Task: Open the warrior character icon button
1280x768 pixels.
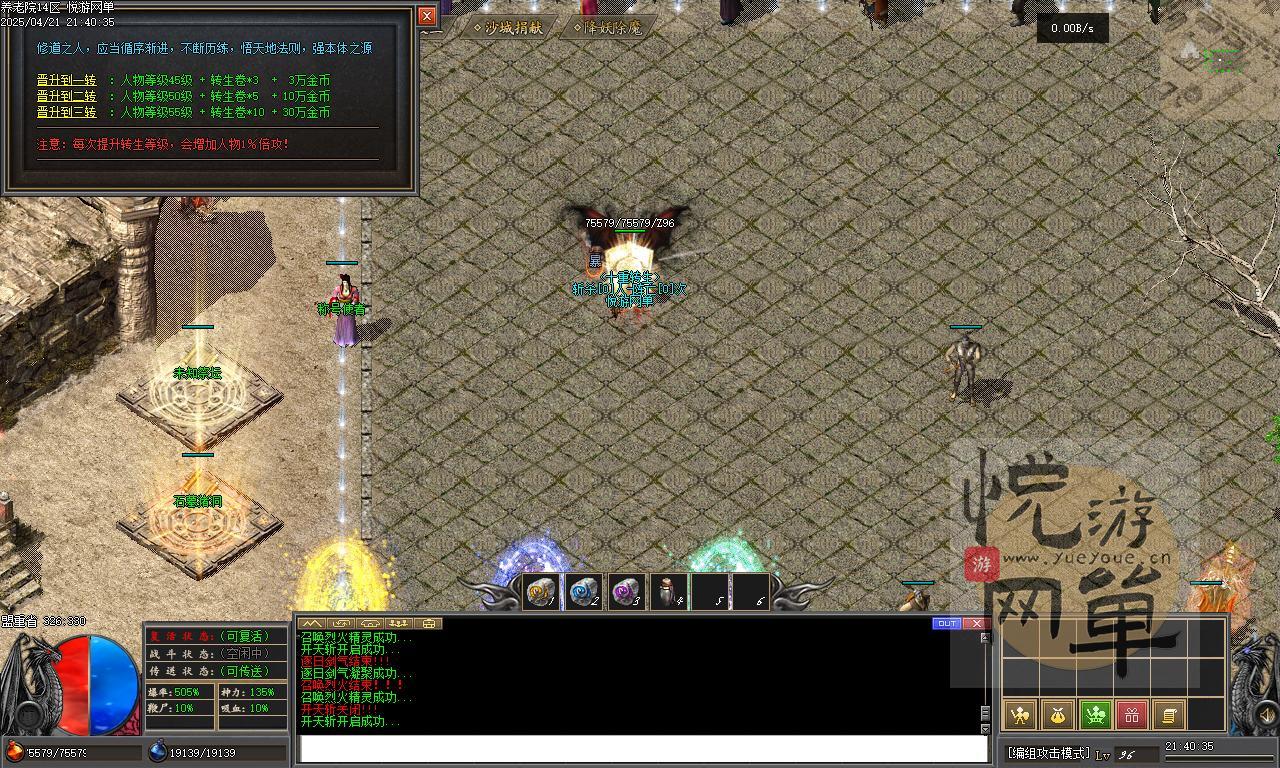Action: point(1020,715)
